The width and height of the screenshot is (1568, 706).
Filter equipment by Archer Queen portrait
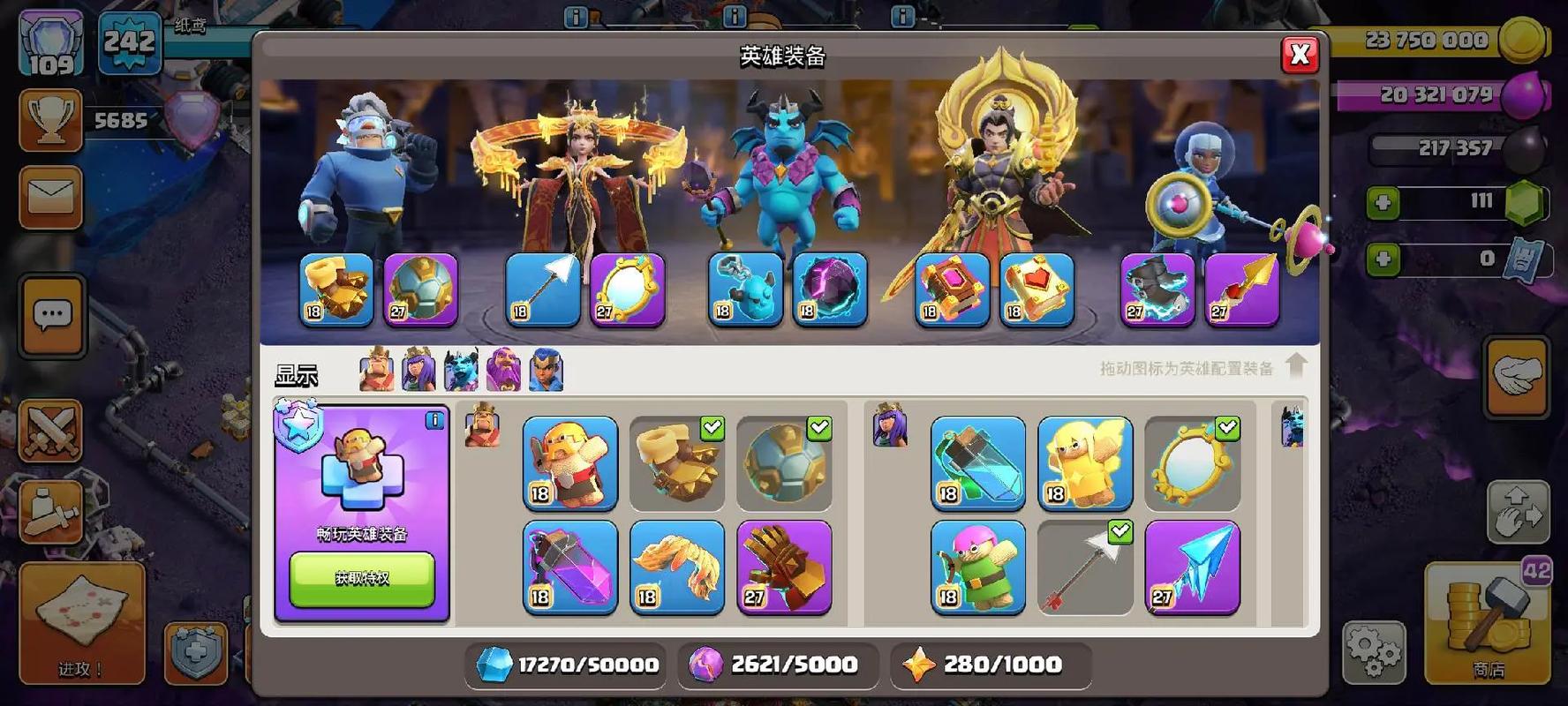click(418, 369)
